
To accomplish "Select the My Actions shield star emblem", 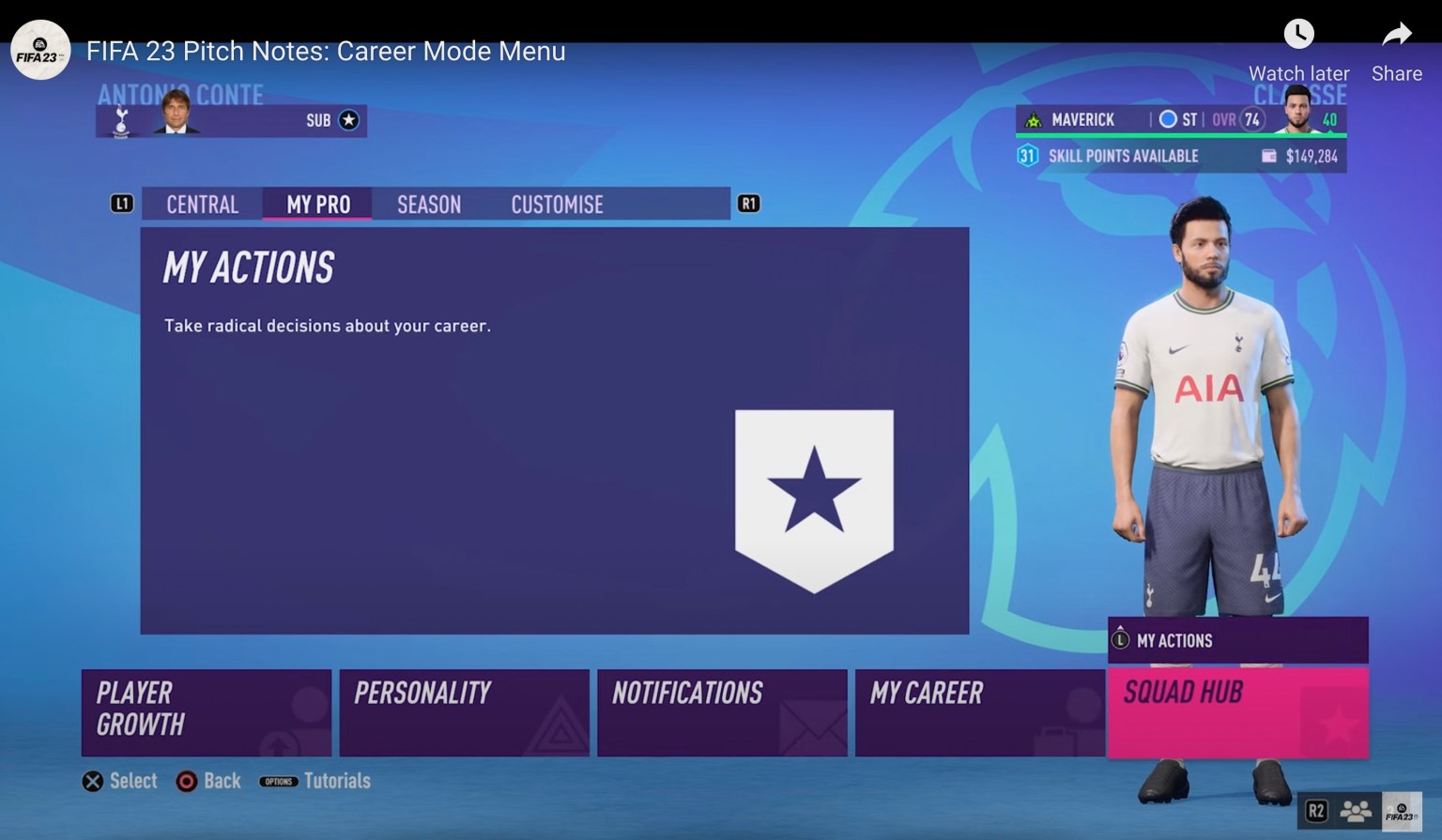I will pyautogui.click(x=814, y=497).
